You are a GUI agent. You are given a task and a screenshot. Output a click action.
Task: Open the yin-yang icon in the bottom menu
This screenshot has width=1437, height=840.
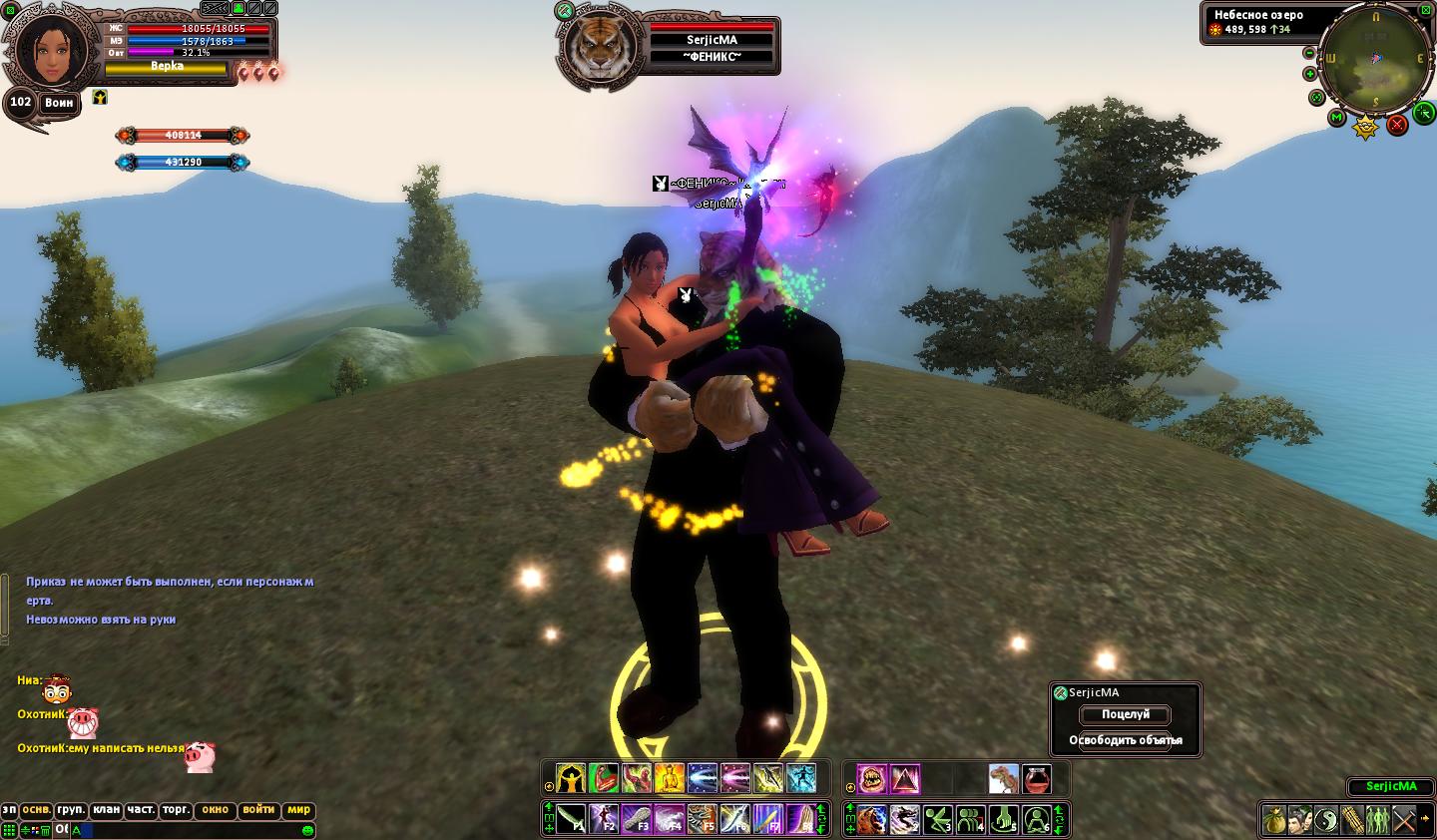click(1325, 820)
